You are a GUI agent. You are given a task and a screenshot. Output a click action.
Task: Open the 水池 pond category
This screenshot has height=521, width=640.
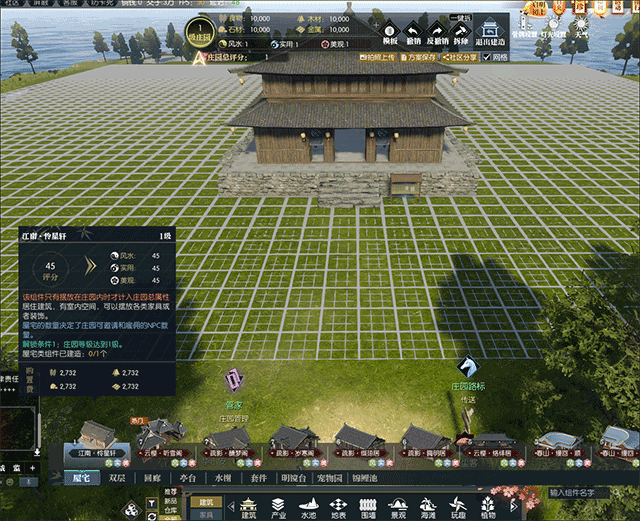point(308,508)
